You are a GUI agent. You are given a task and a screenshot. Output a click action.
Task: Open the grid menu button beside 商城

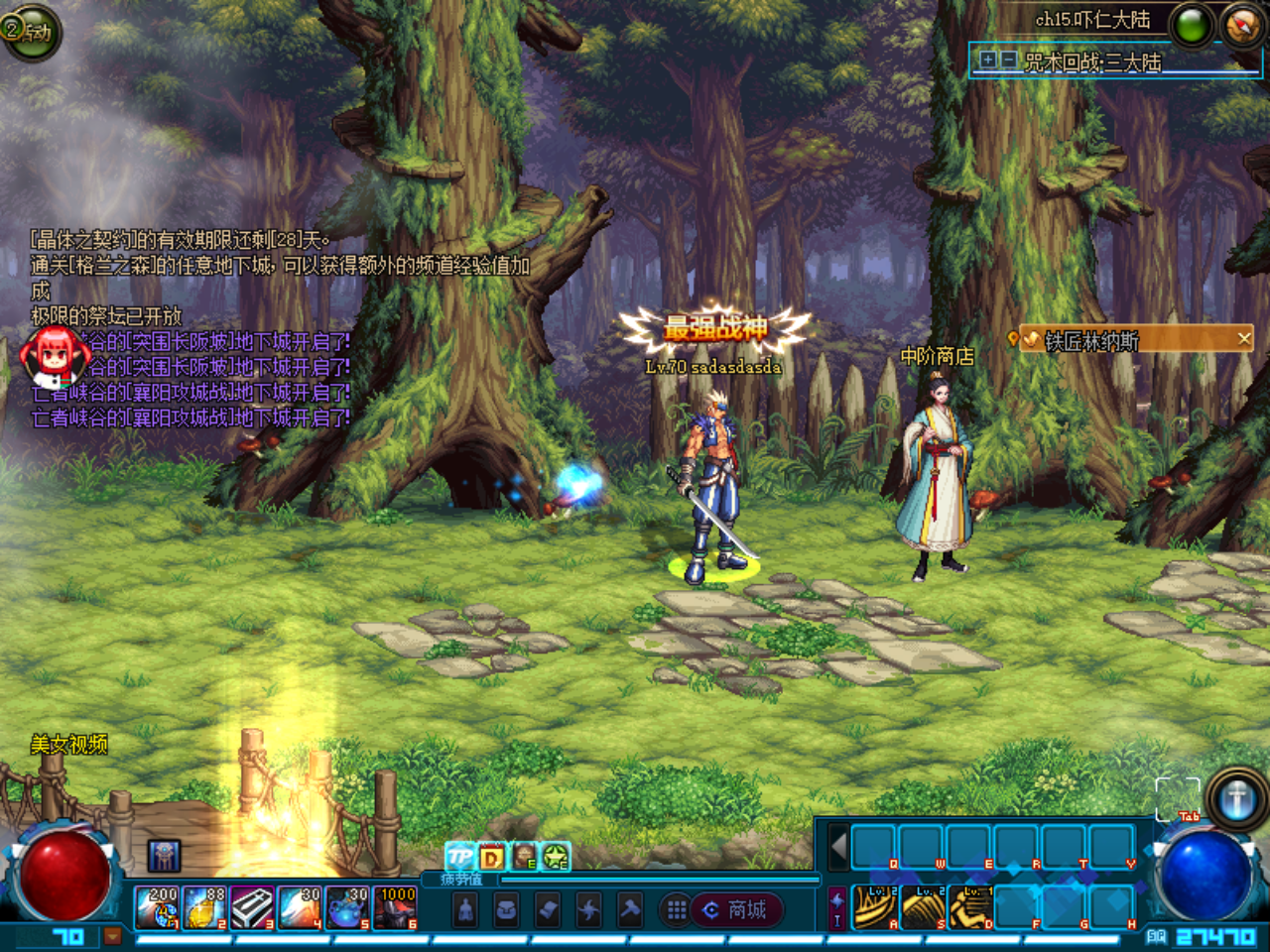pyautogui.click(x=677, y=909)
